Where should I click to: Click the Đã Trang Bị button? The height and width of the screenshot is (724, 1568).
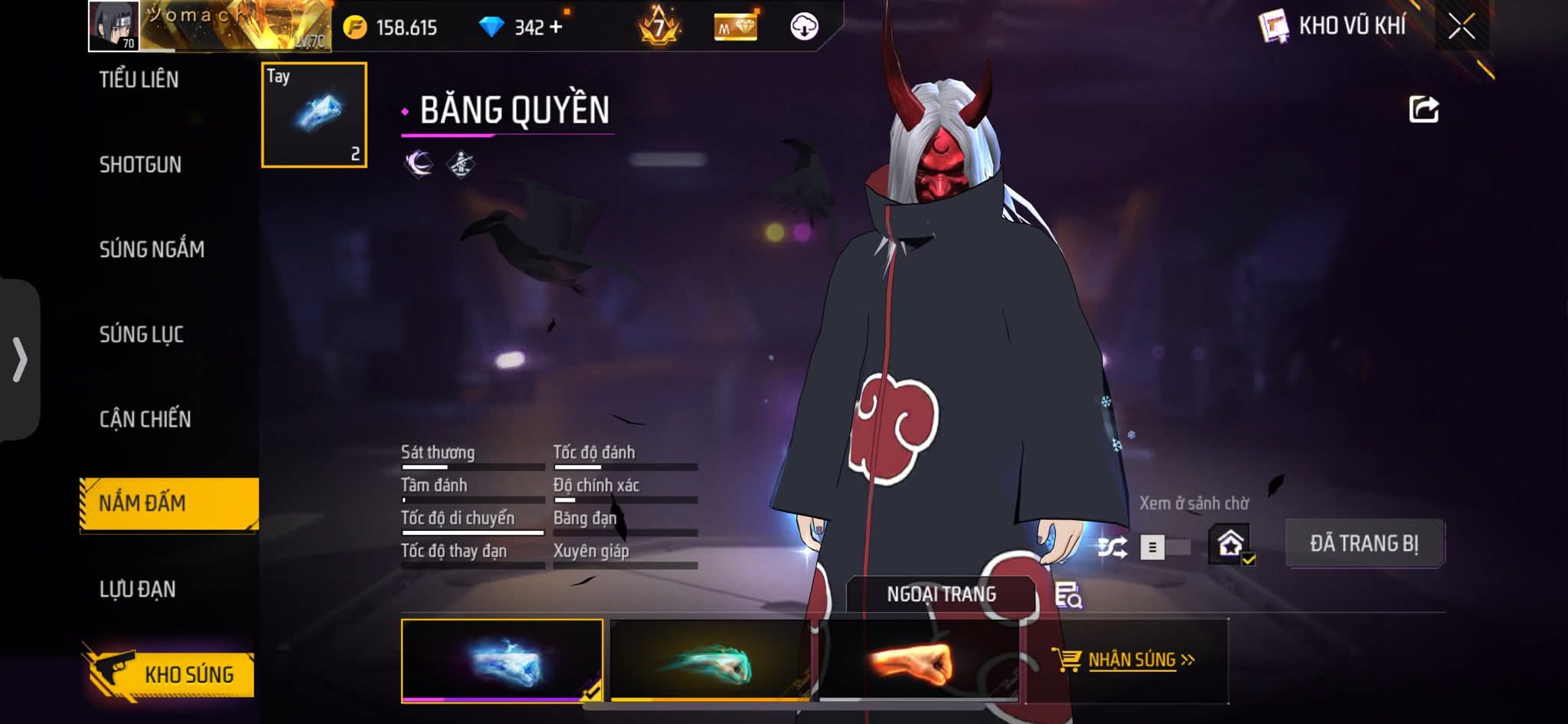pyautogui.click(x=1364, y=543)
